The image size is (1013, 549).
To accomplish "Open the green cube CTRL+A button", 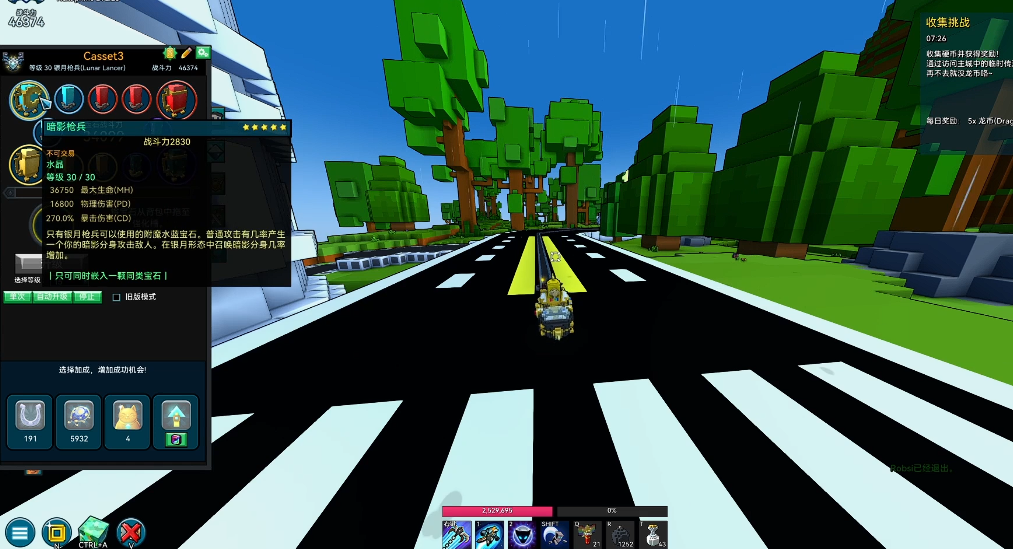I will click(94, 529).
